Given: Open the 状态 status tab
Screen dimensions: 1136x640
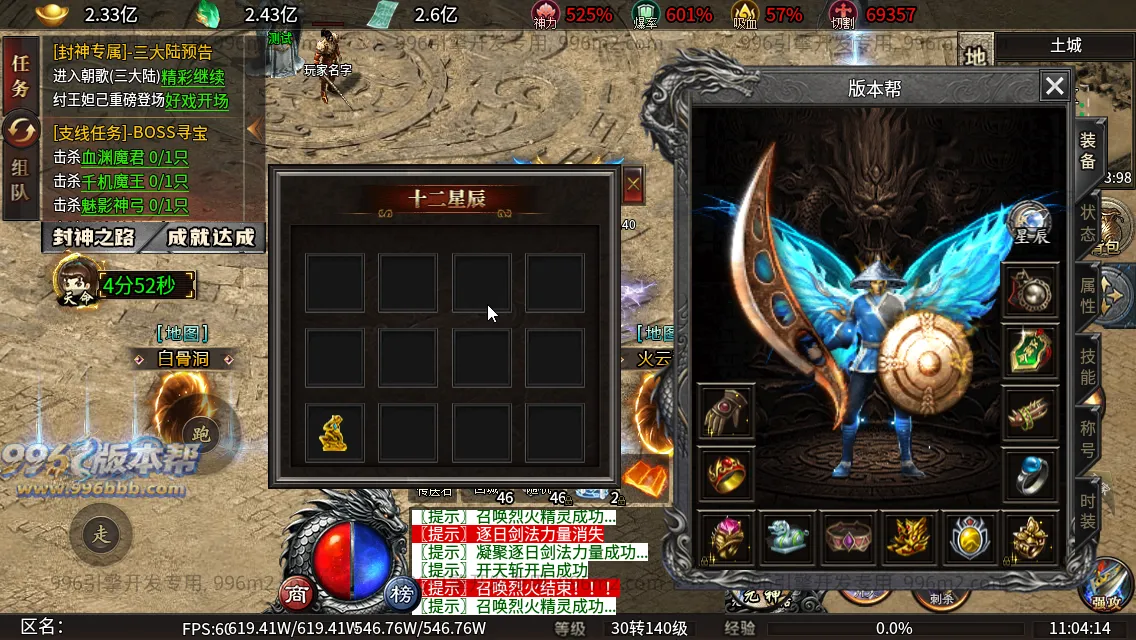Looking at the screenshot, I should (1088, 224).
